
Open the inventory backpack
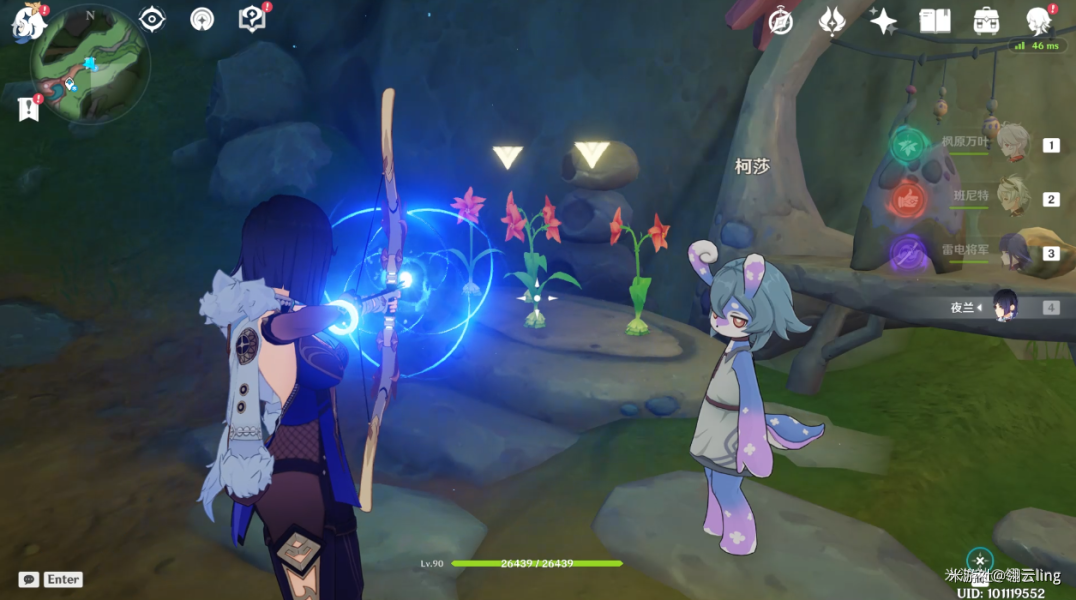[x=987, y=21]
